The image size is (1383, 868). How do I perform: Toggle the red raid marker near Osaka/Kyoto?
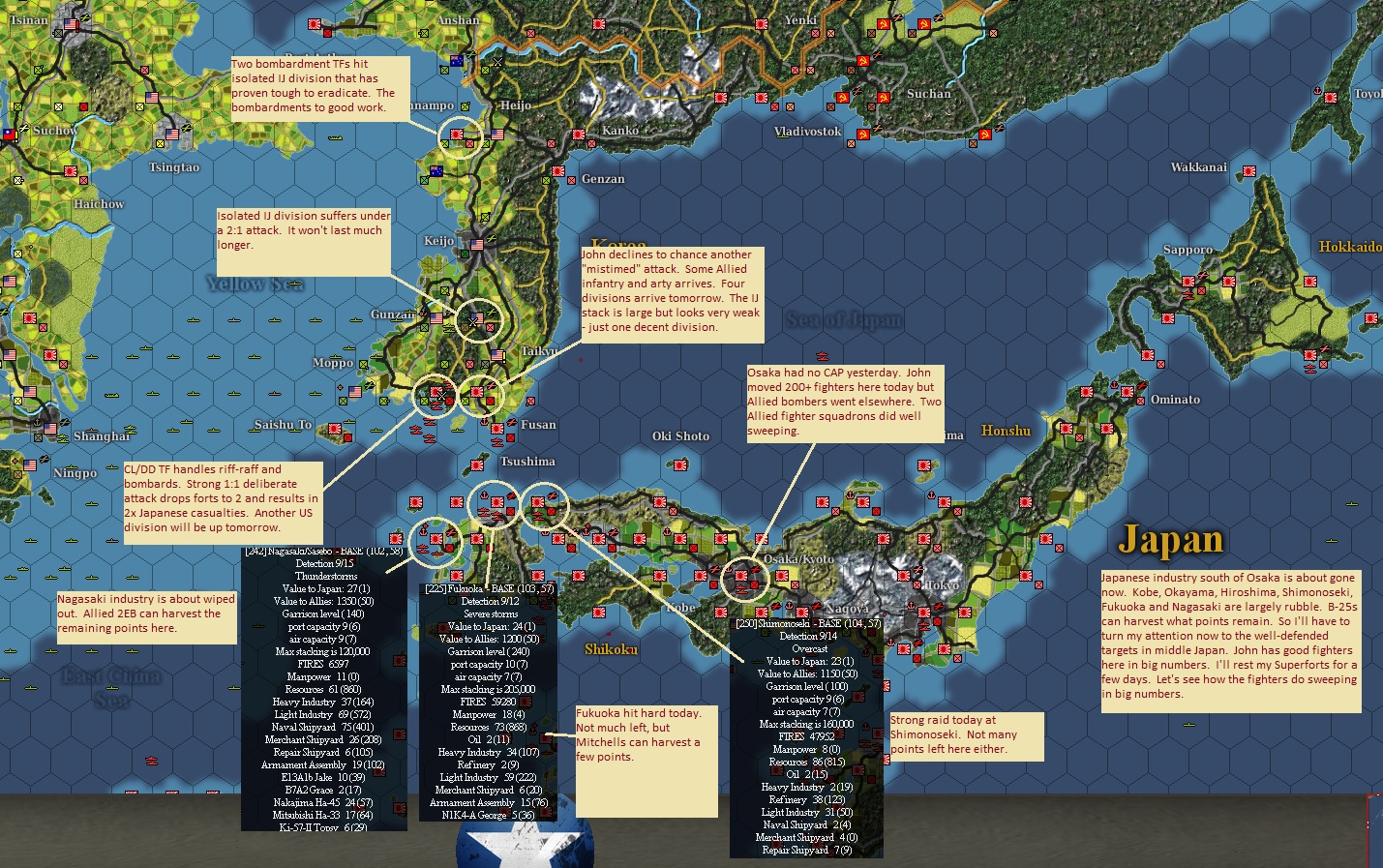(754, 584)
